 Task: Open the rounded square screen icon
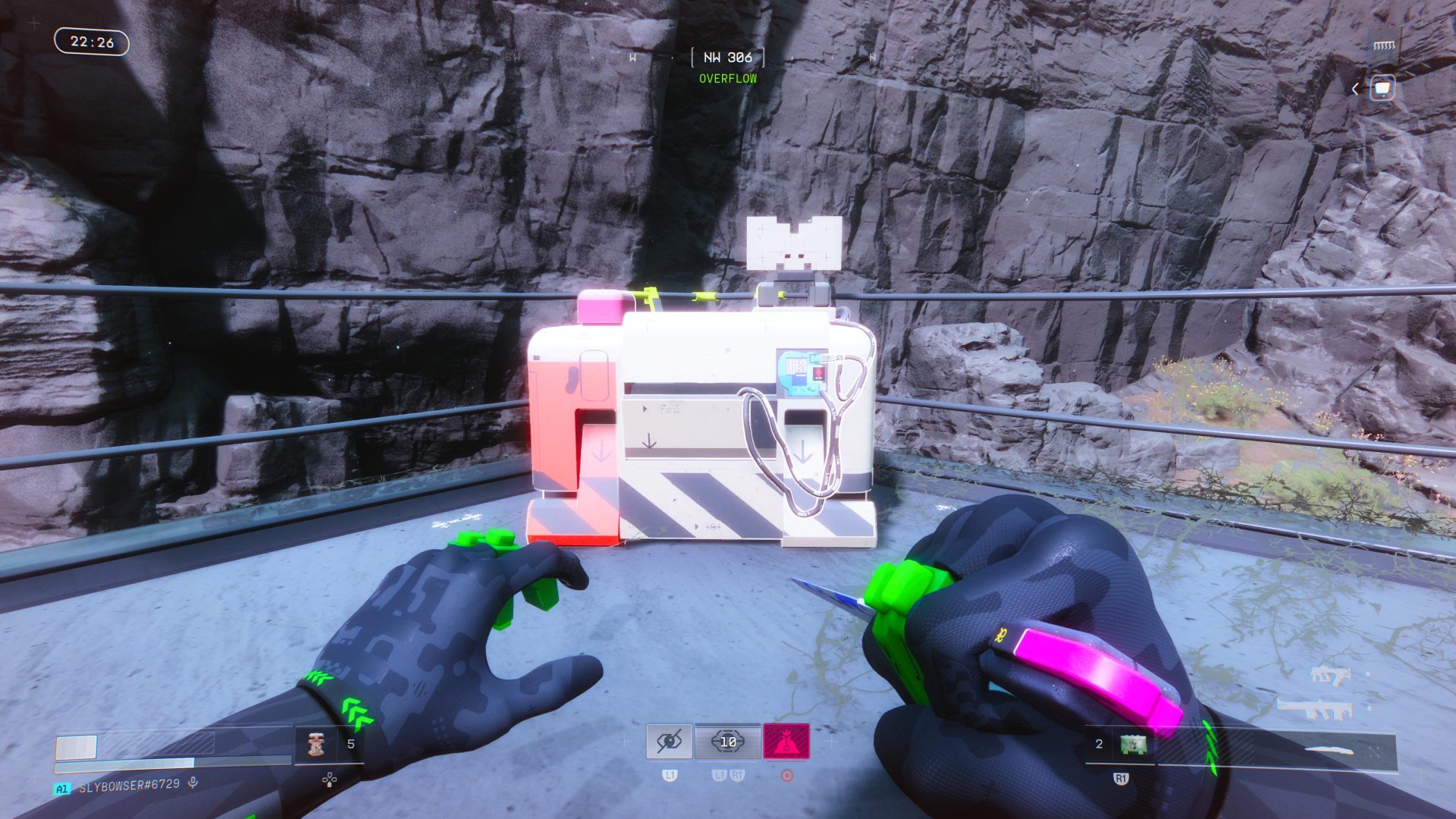[x=1383, y=89]
